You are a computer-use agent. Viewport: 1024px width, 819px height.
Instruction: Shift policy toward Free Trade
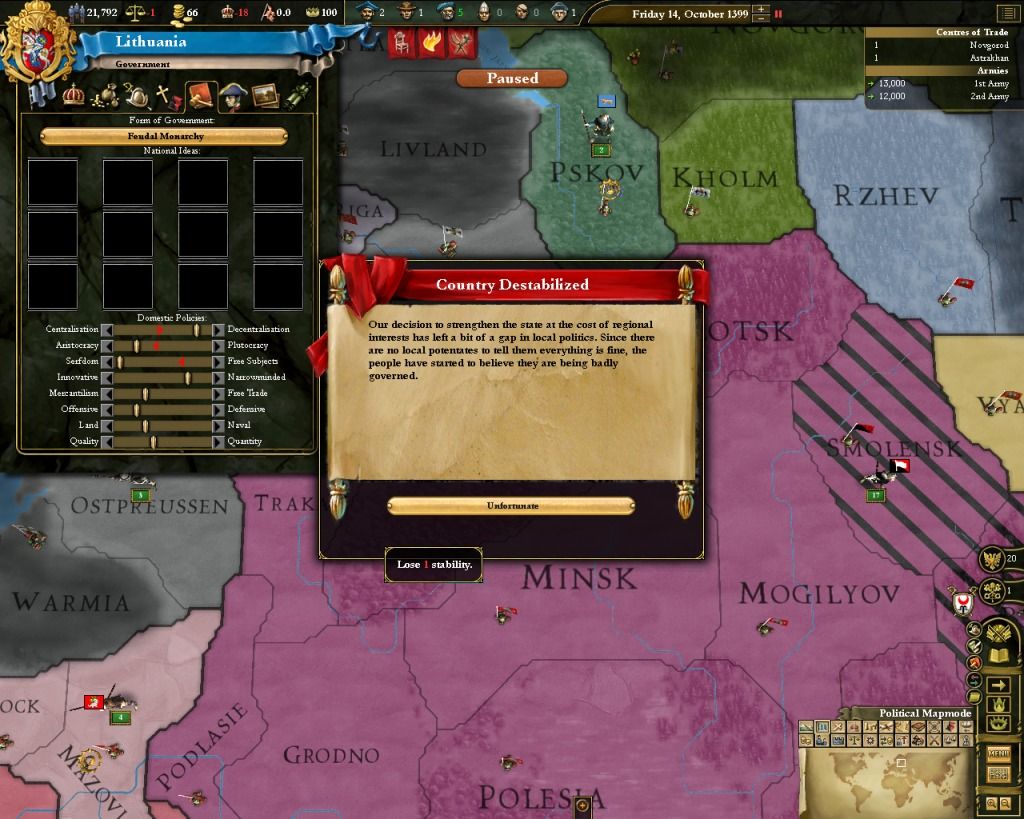(x=219, y=393)
